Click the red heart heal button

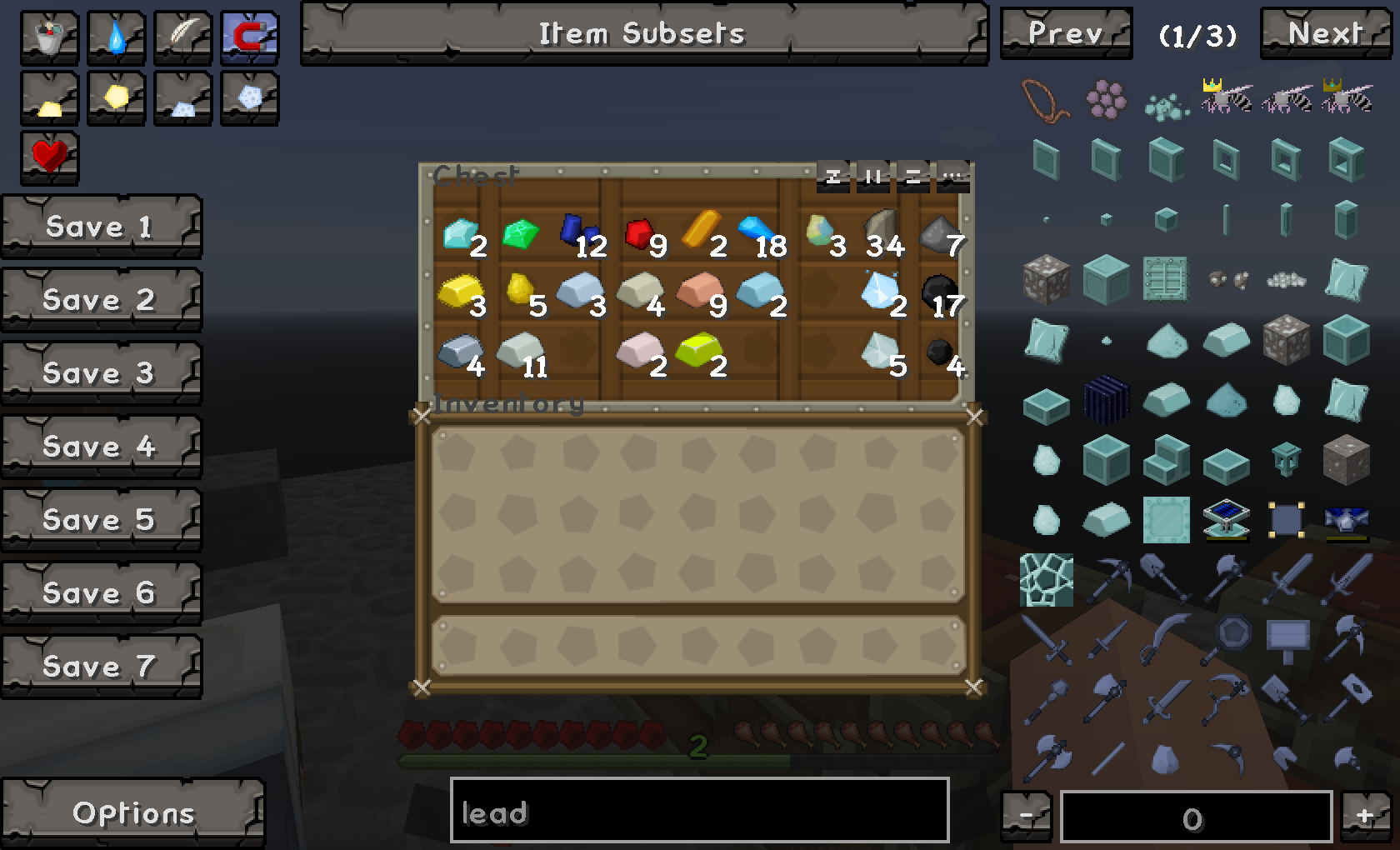tap(49, 156)
